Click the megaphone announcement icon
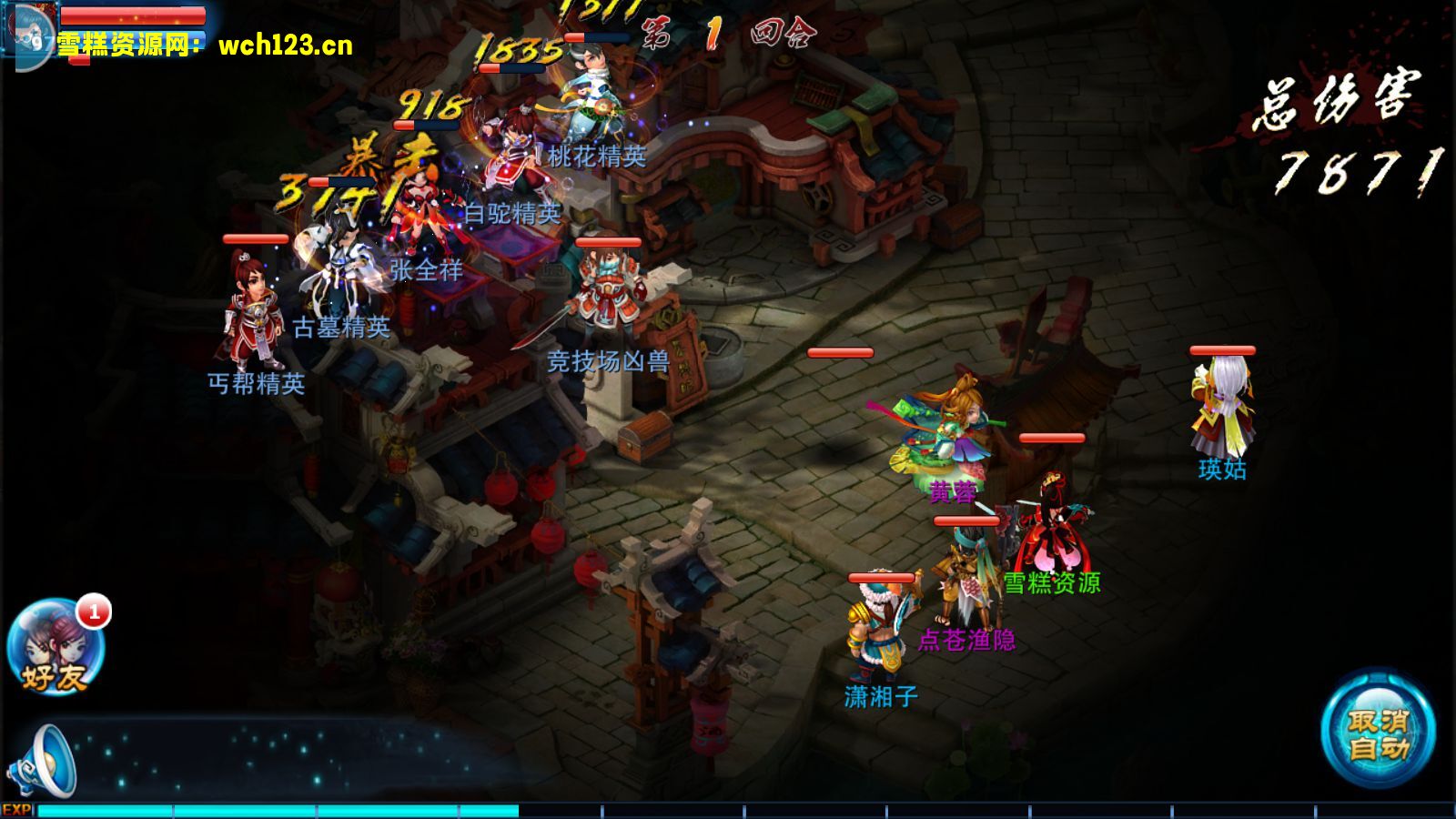 pos(44,763)
